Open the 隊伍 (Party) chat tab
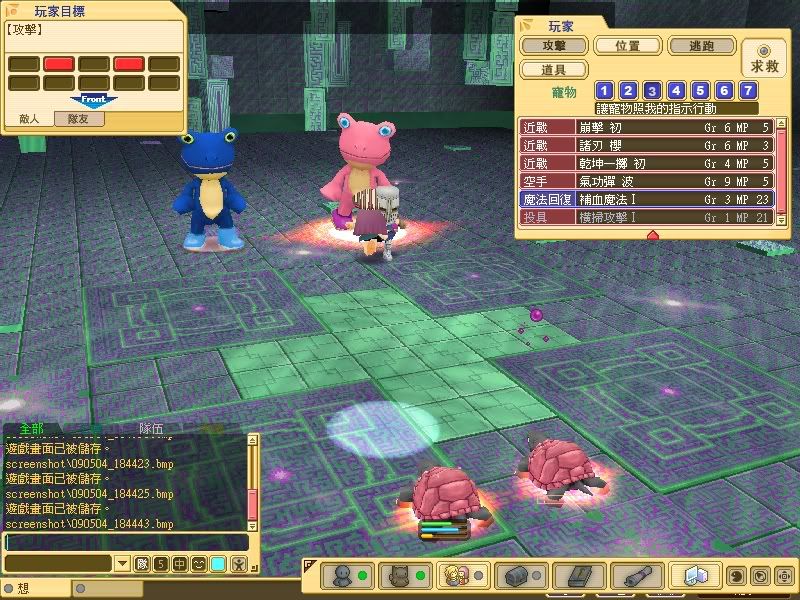 tap(151, 429)
